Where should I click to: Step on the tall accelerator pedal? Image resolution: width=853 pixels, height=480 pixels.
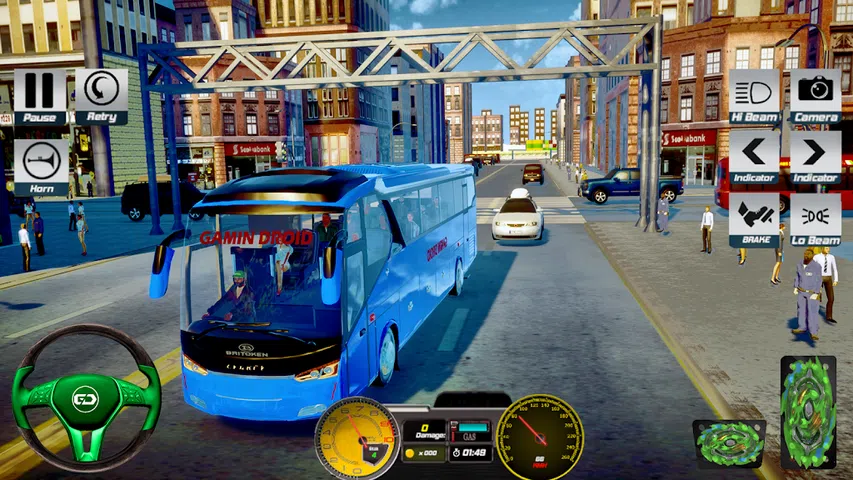point(808,412)
